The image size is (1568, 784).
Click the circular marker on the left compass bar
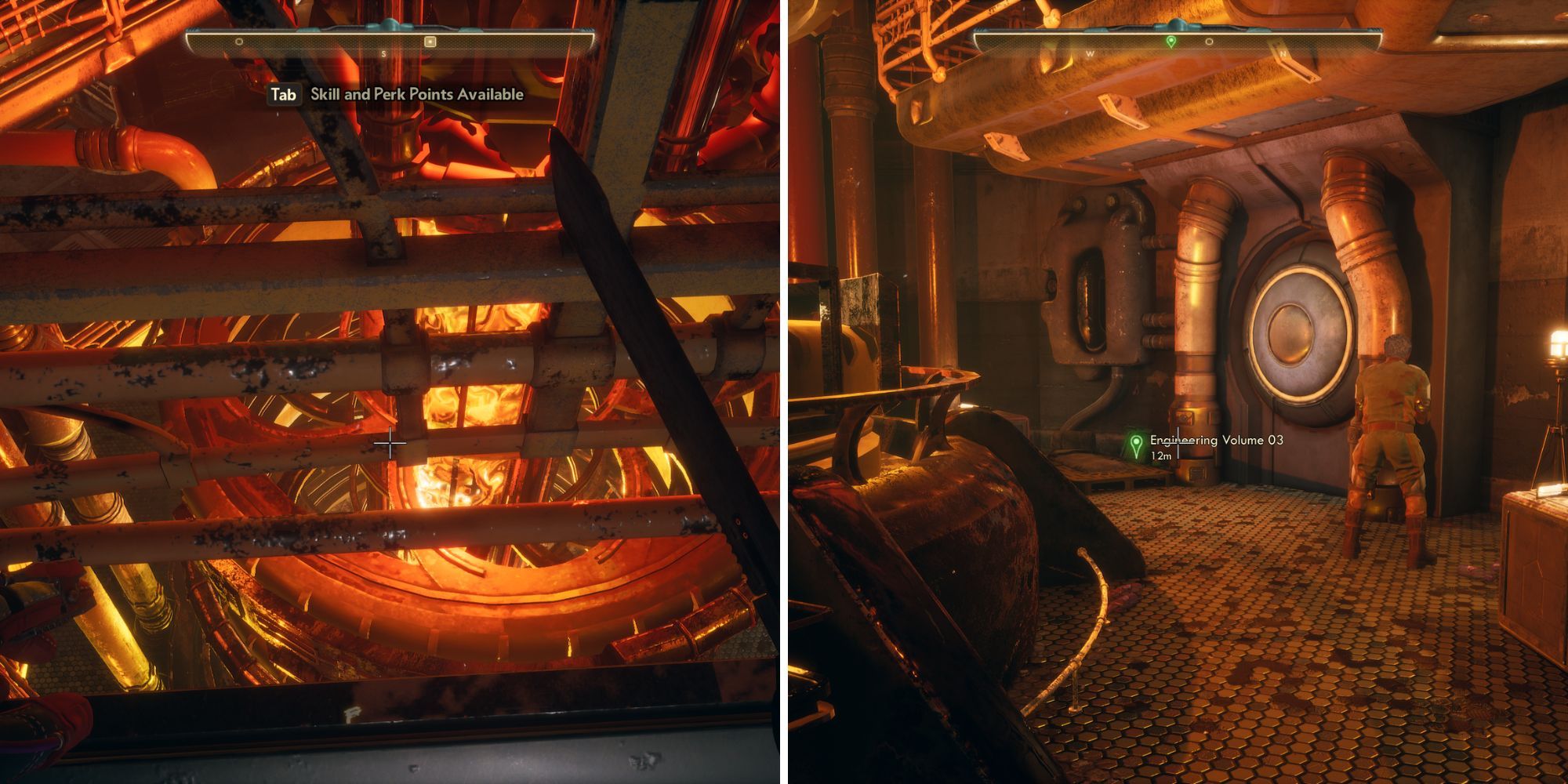[238, 41]
